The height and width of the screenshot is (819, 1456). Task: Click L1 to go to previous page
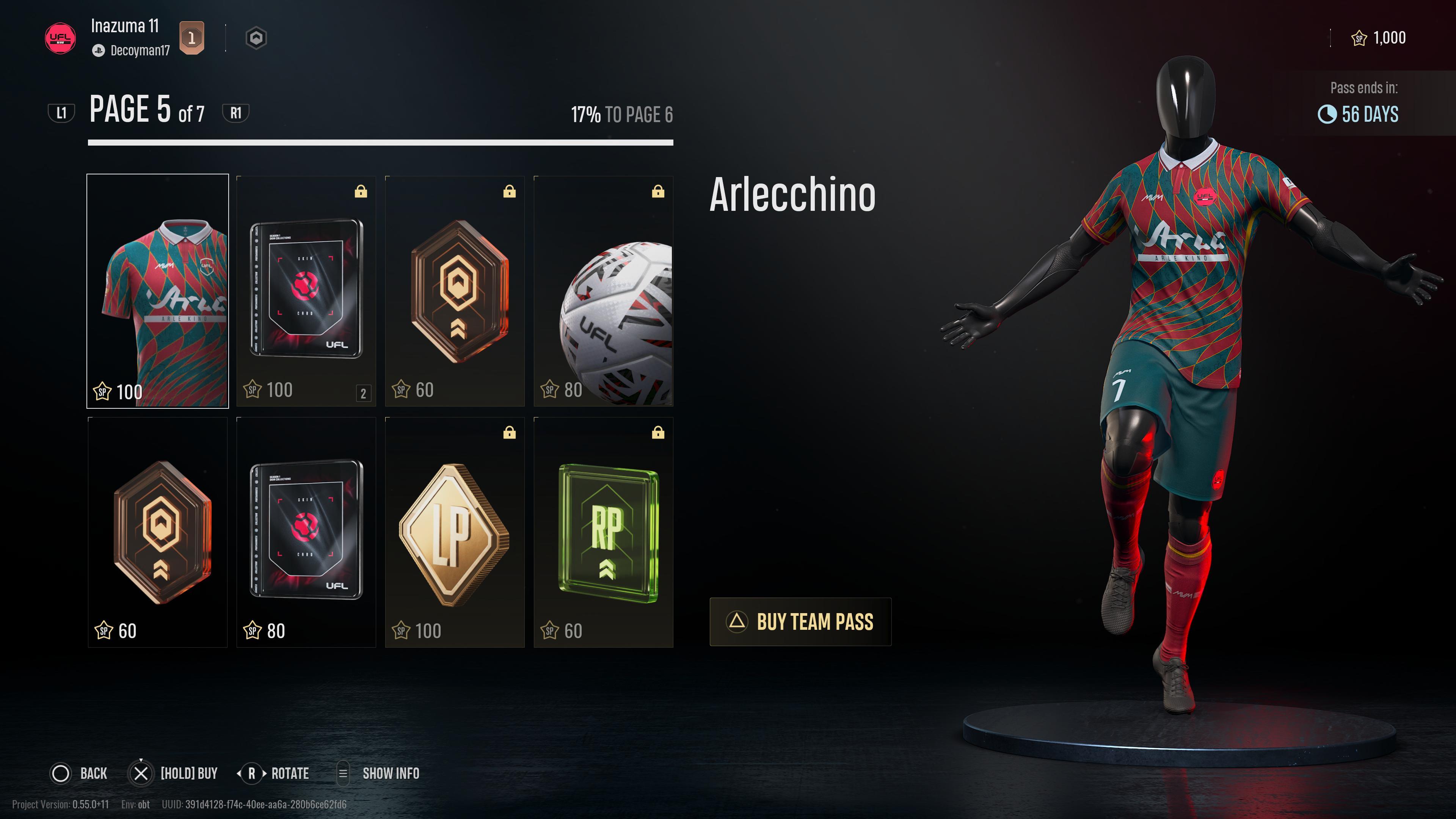[x=62, y=112]
